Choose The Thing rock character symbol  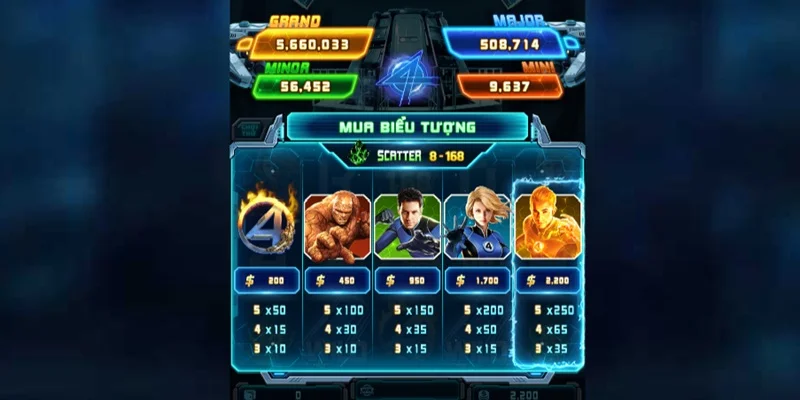pyautogui.click(x=337, y=227)
